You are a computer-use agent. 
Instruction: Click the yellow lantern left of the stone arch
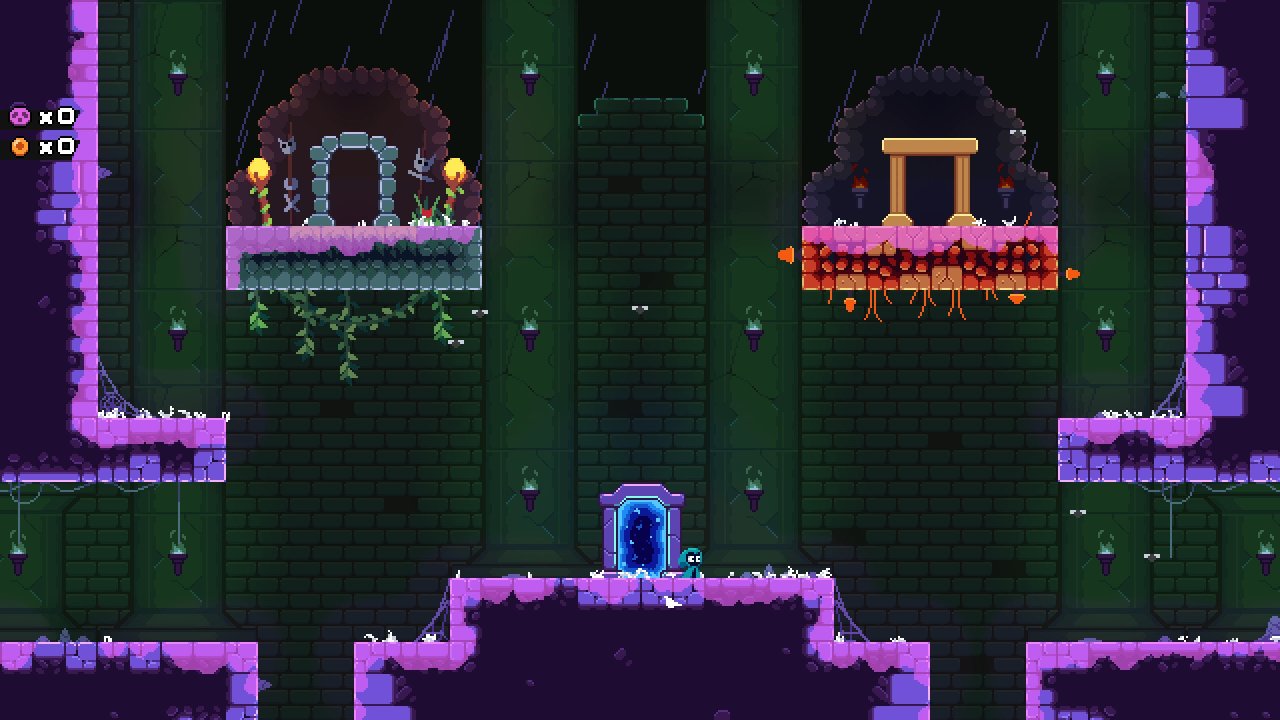(258, 167)
